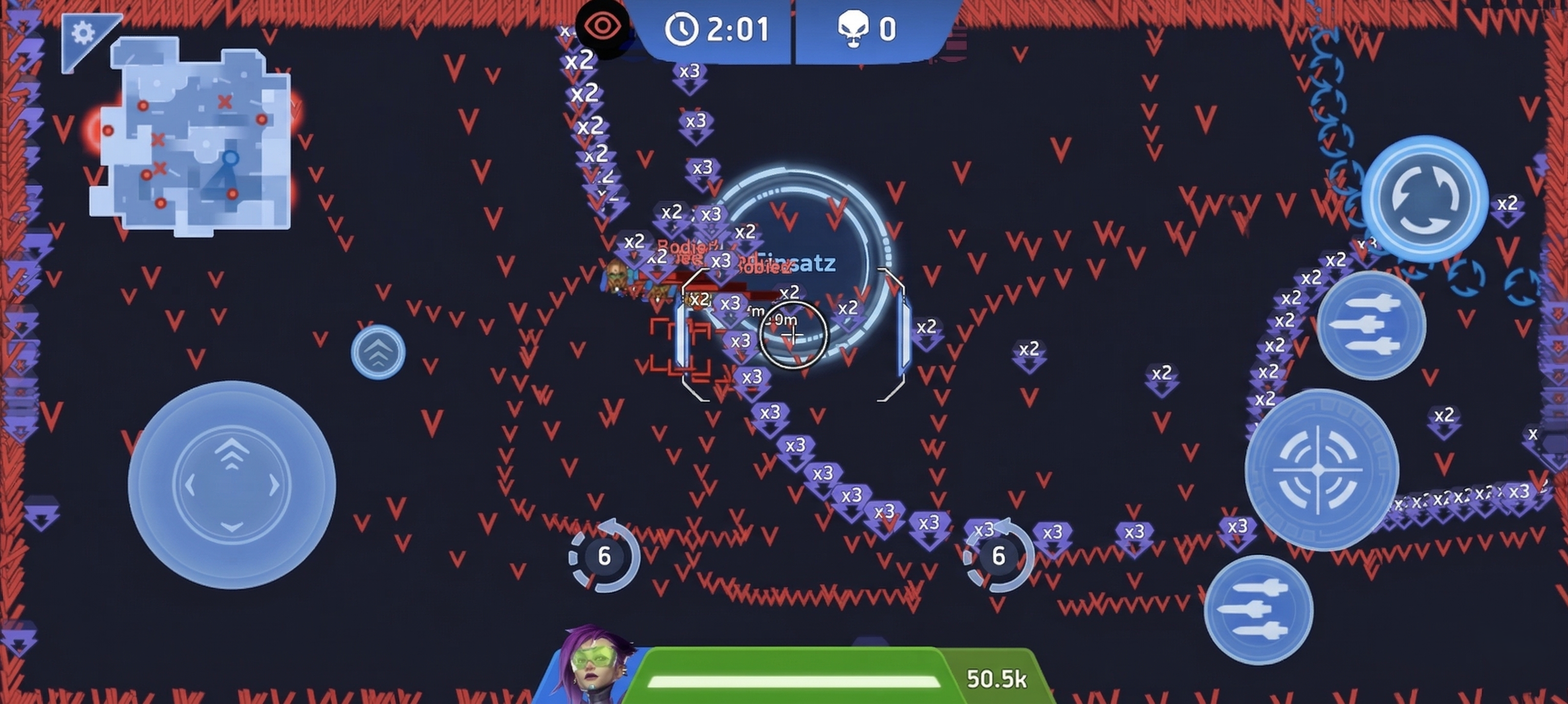Click the movement joystick pad
The image size is (1568, 704).
click(x=231, y=485)
